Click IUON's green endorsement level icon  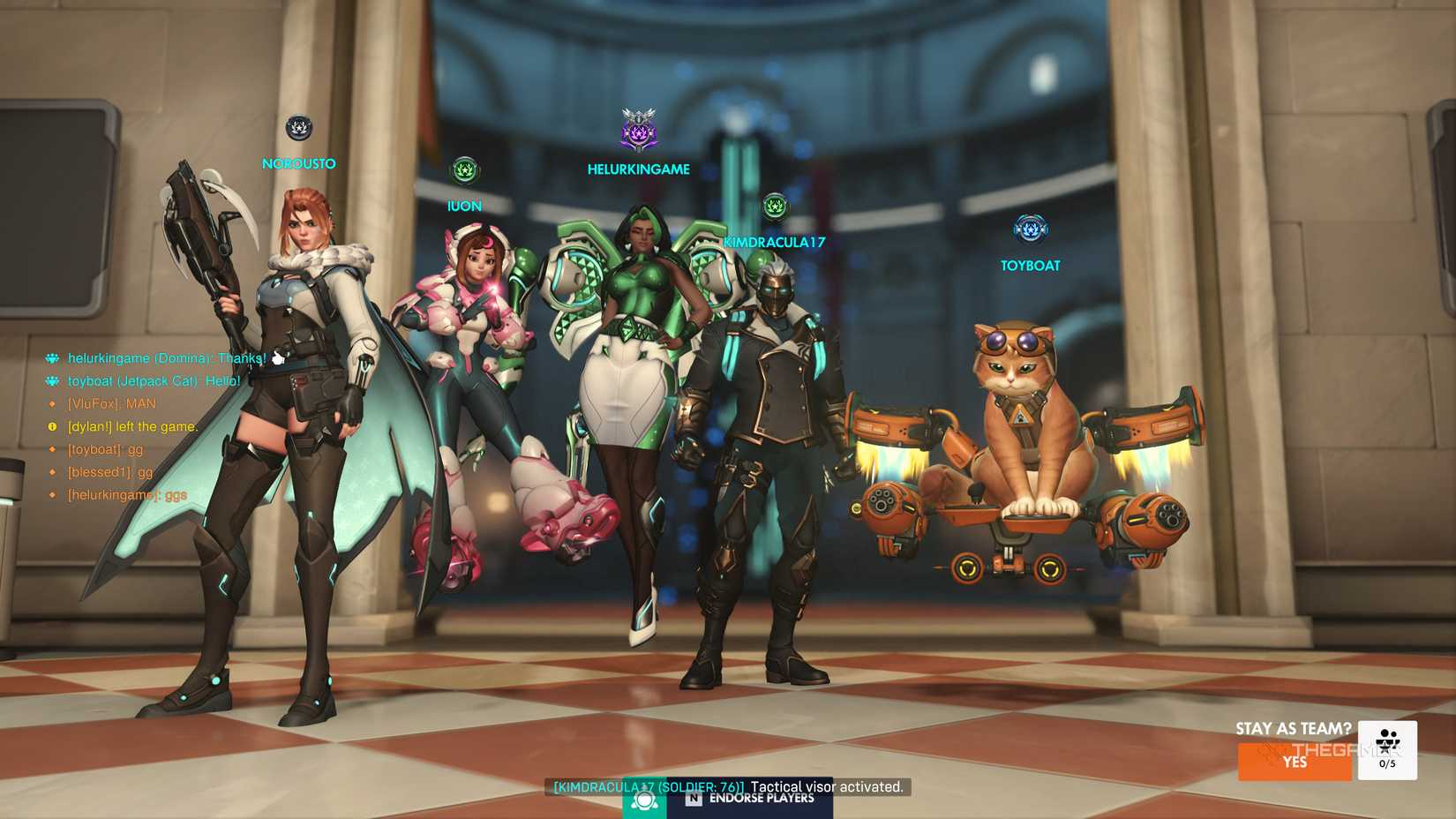point(465,171)
